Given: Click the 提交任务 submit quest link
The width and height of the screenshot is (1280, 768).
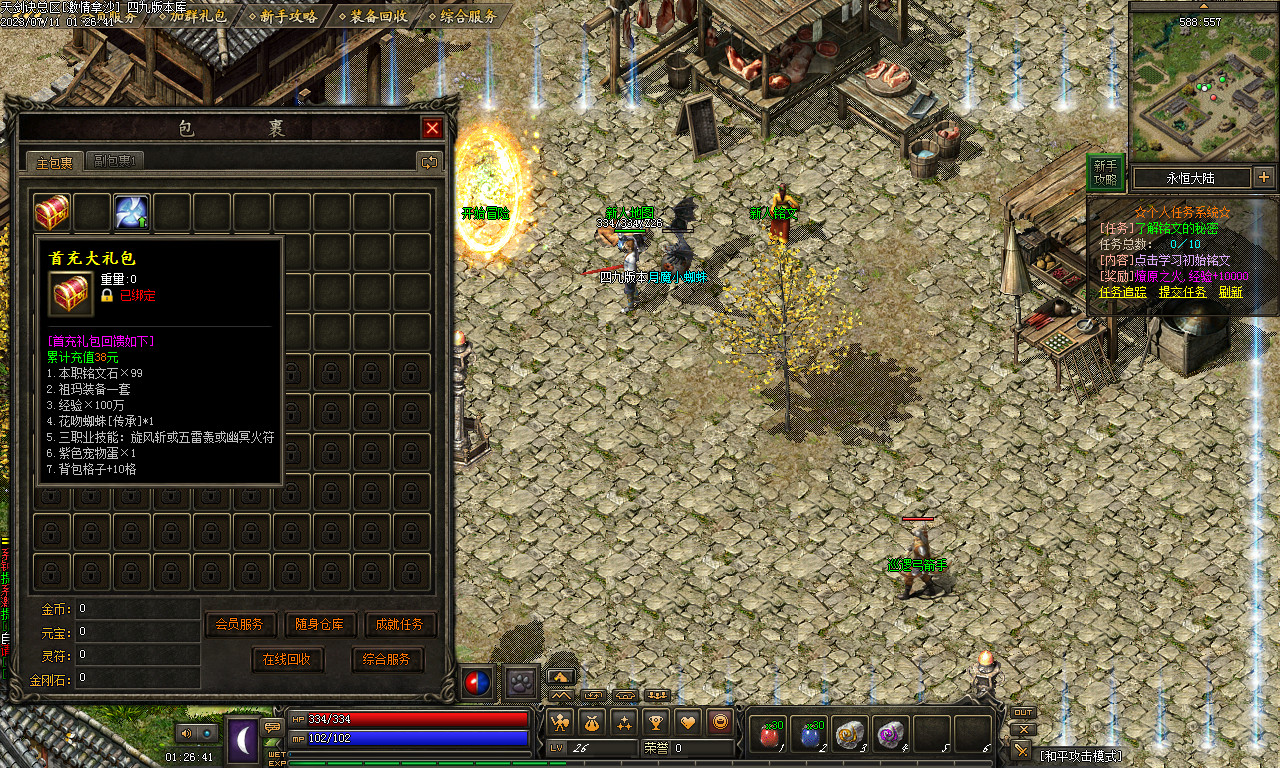Looking at the screenshot, I should [x=1182, y=292].
